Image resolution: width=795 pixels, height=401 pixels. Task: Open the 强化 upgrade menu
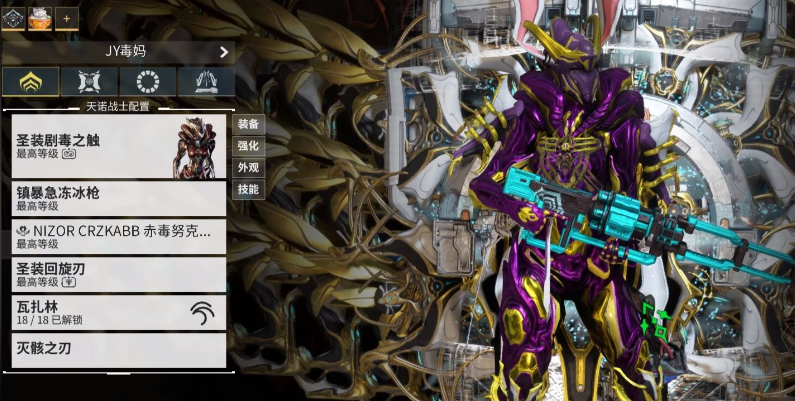248,146
